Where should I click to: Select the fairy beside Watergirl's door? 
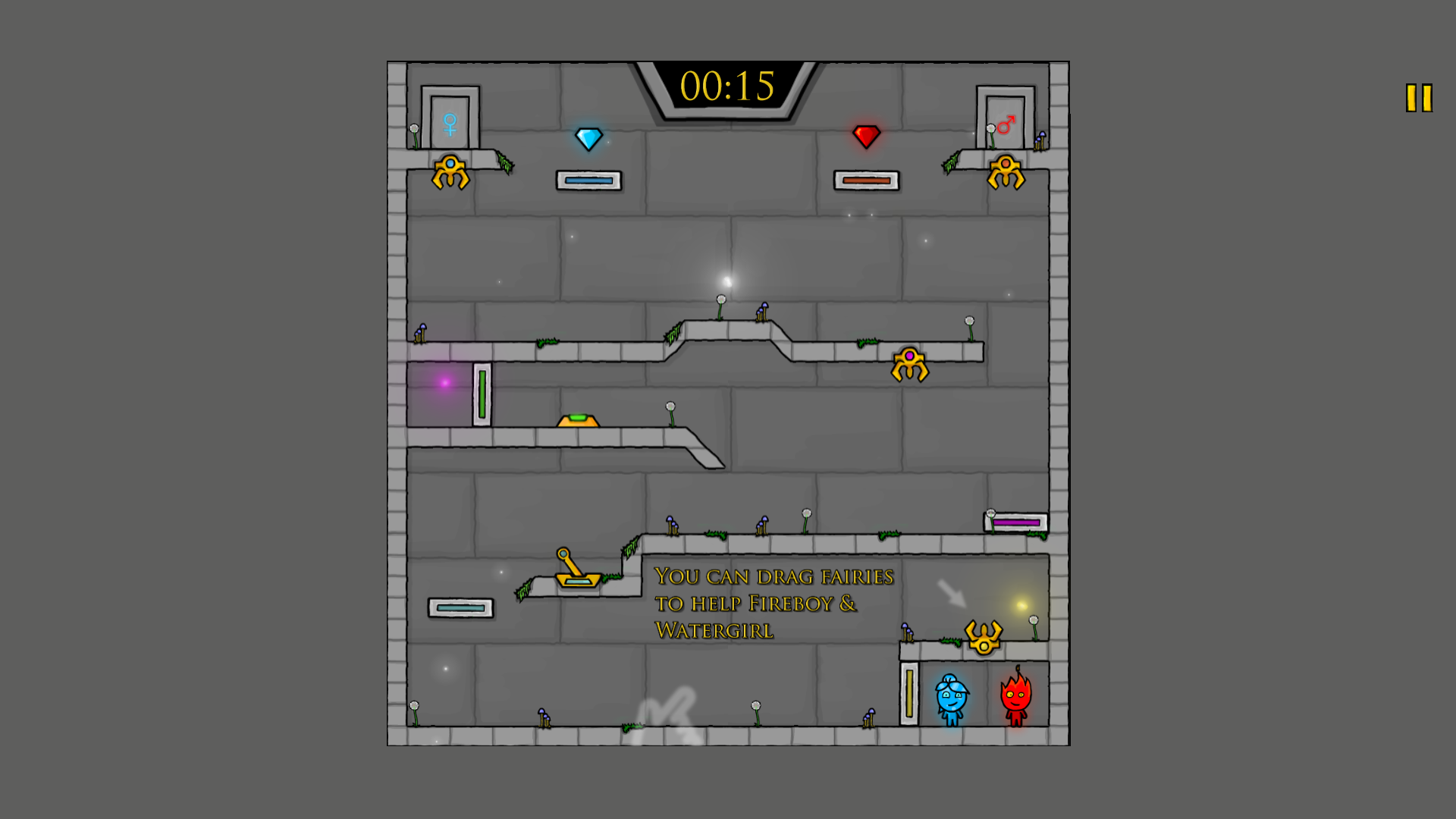pyautogui.click(x=450, y=171)
